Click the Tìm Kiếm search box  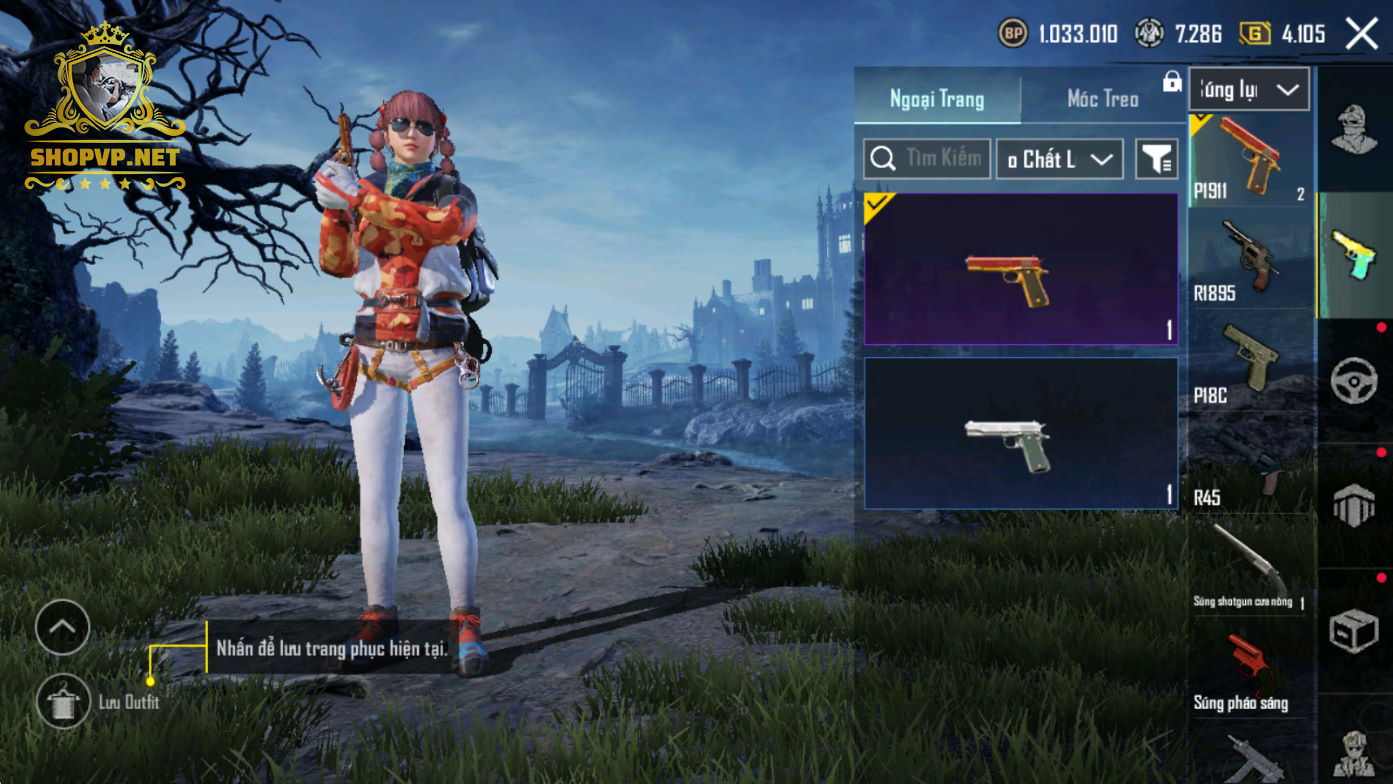click(x=927, y=159)
